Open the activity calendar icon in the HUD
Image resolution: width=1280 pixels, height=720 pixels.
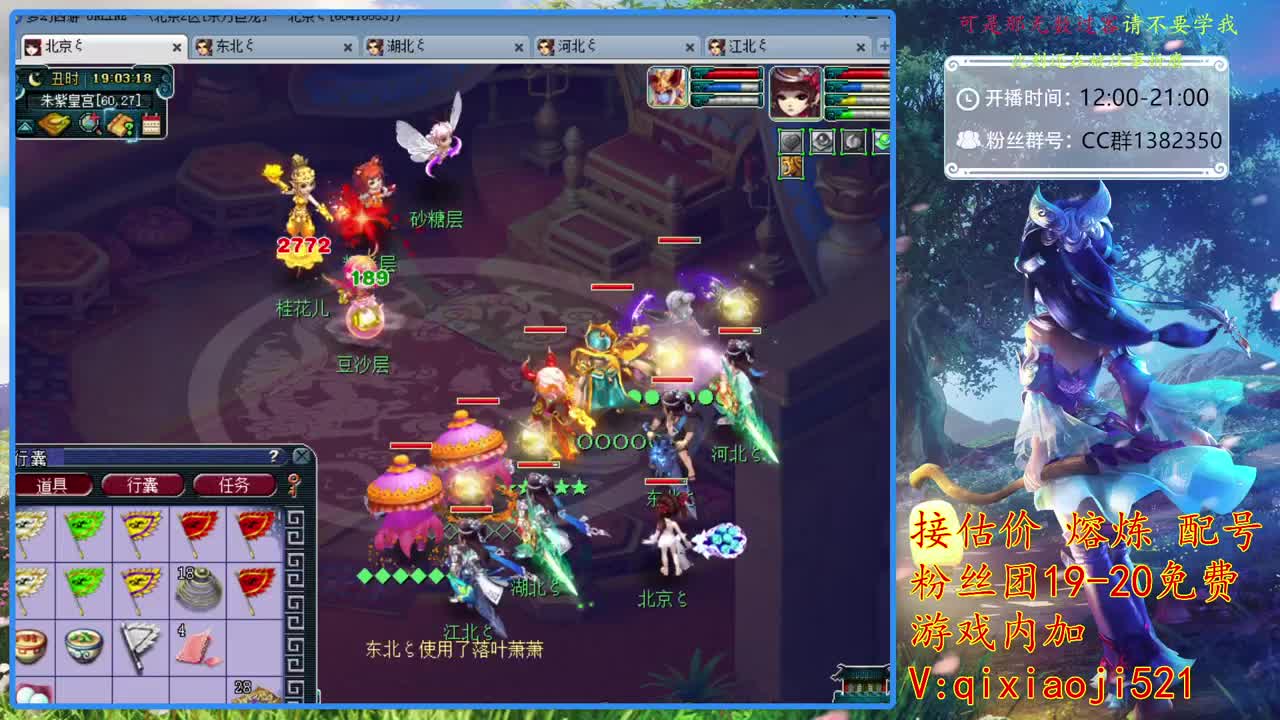[x=151, y=124]
